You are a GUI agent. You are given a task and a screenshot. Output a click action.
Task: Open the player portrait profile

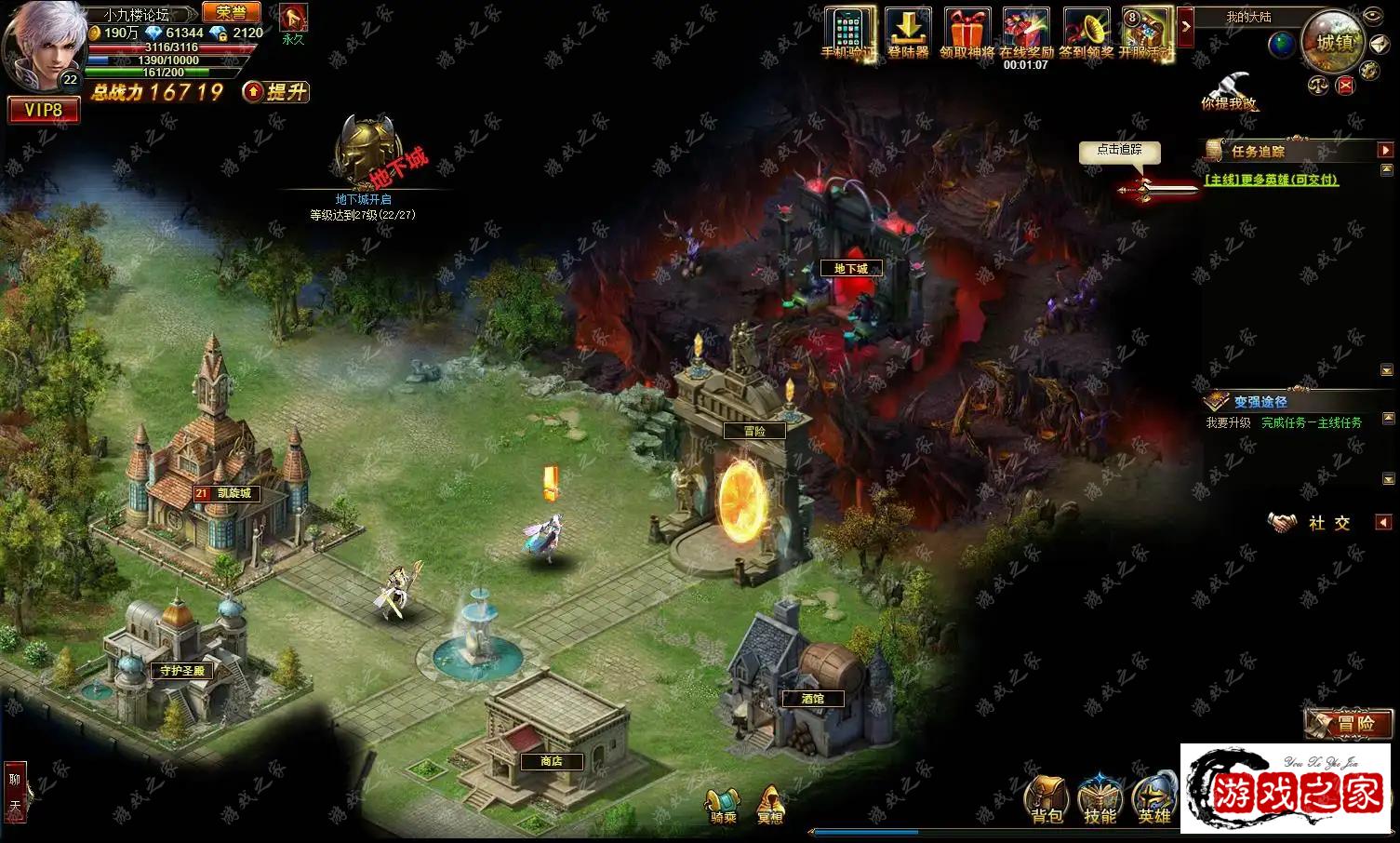point(42,45)
